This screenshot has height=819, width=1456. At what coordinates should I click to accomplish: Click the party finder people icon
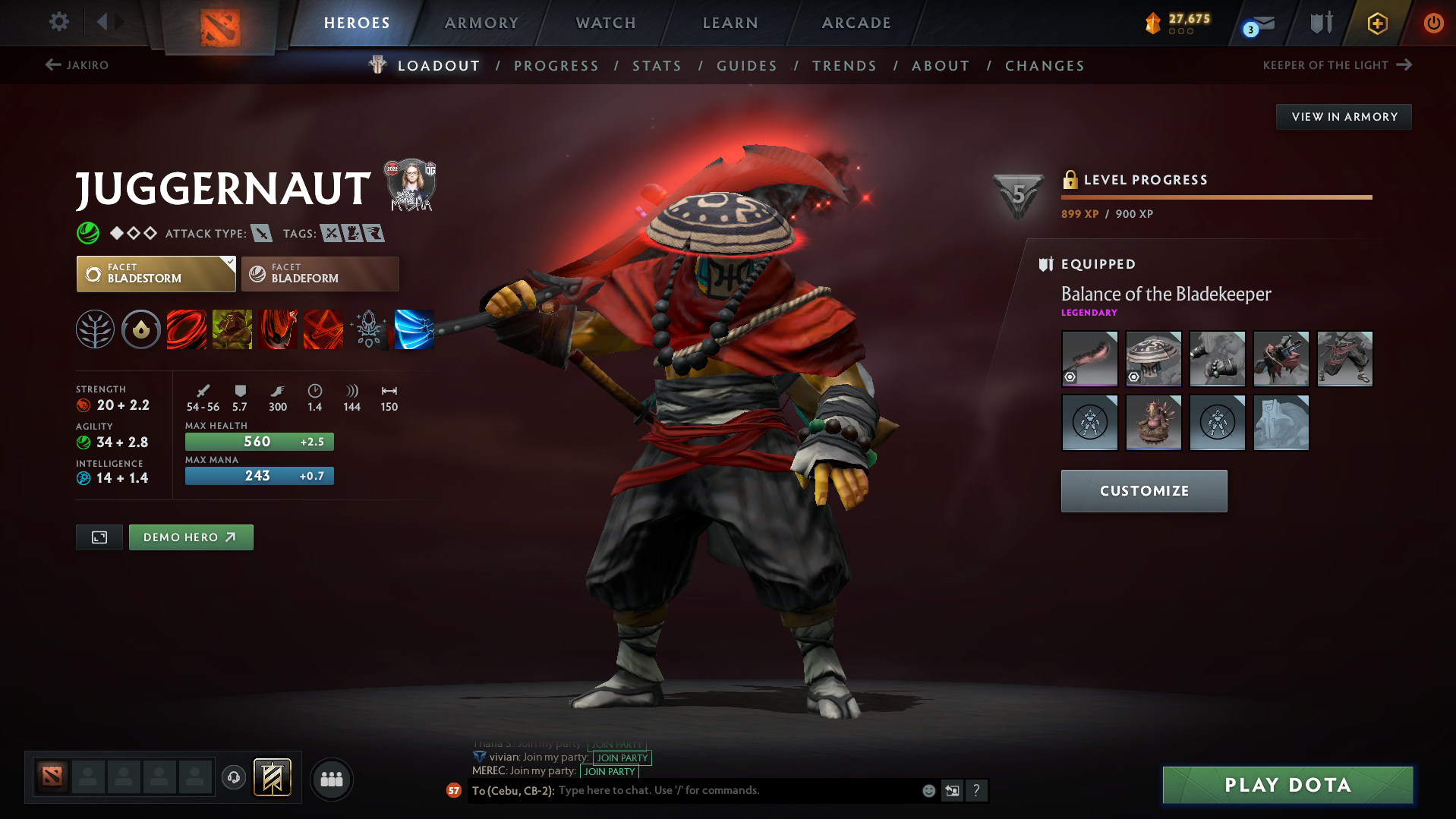(331, 779)
